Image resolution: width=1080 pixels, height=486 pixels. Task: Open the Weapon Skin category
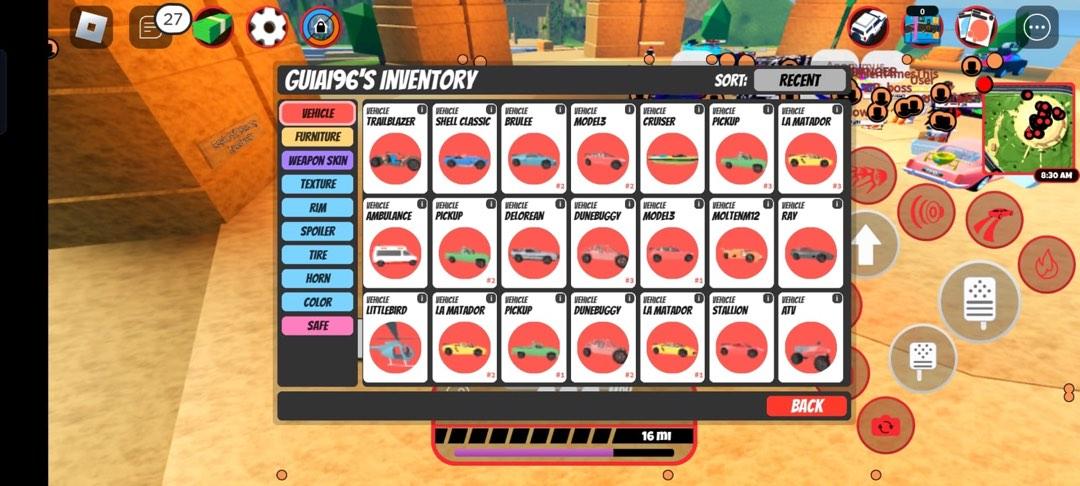point(317,160)
